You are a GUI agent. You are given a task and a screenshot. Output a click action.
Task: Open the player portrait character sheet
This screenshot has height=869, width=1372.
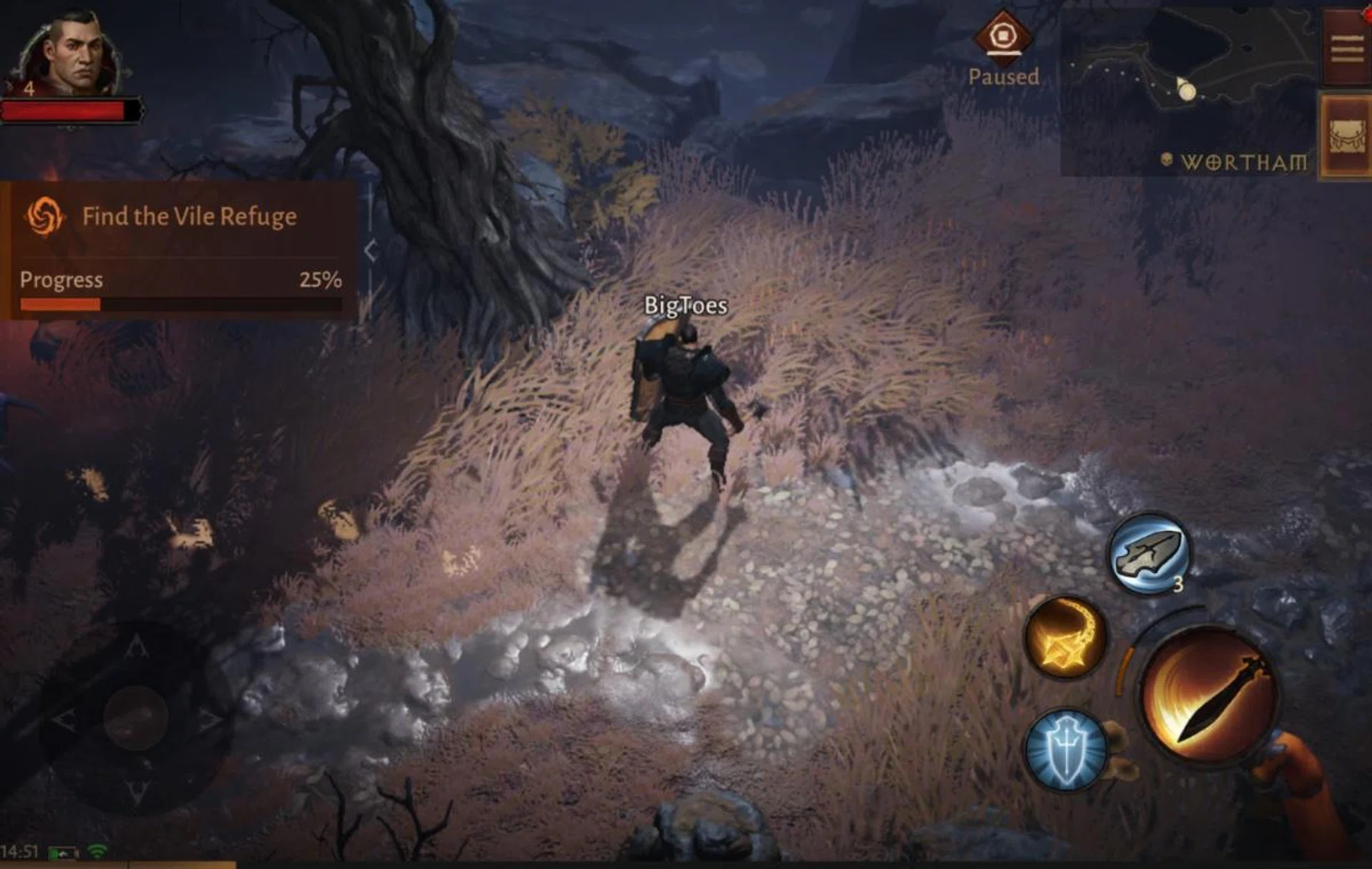[71, 56]
